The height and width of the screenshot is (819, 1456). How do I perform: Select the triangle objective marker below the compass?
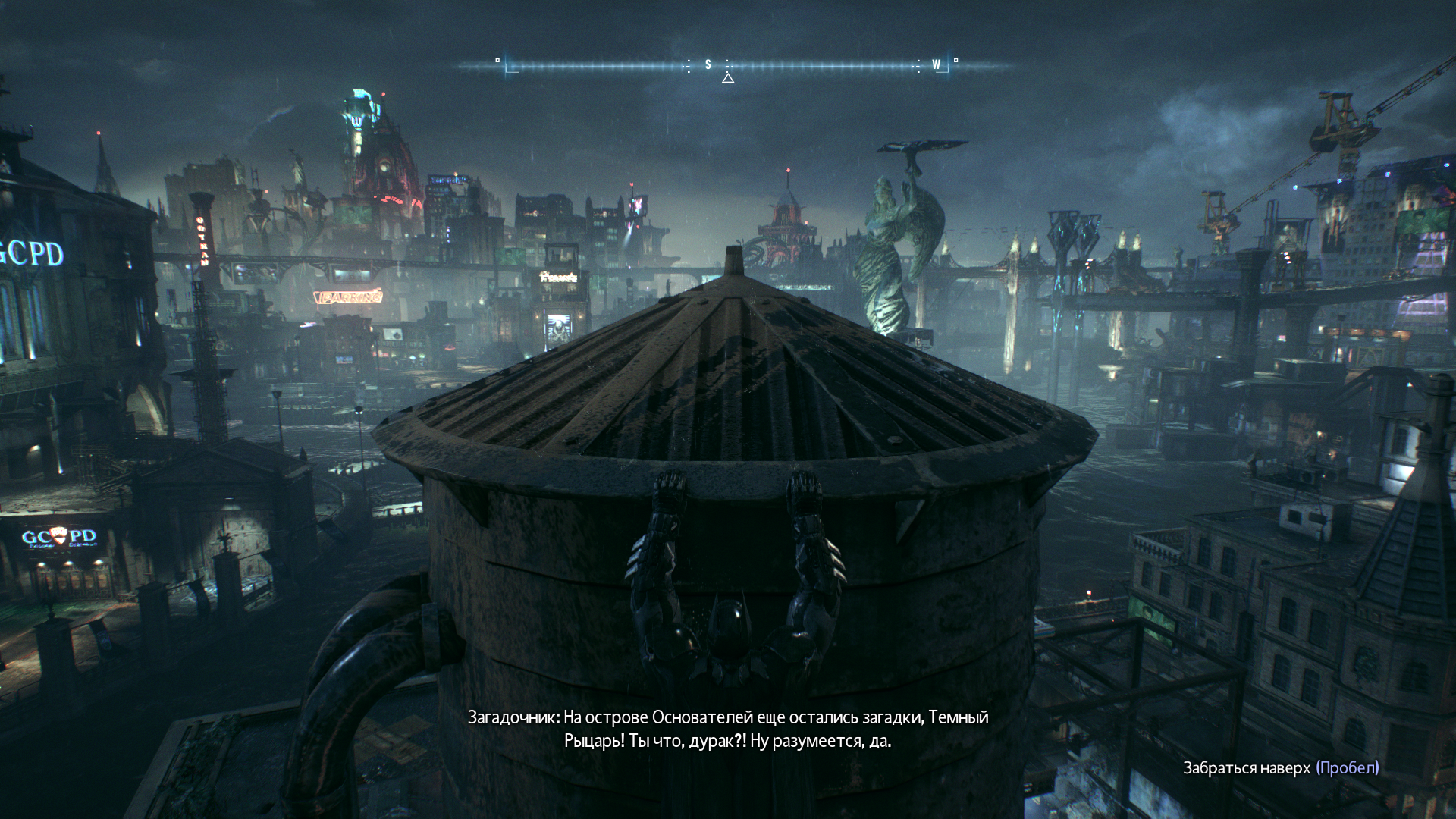coord(729,78)
